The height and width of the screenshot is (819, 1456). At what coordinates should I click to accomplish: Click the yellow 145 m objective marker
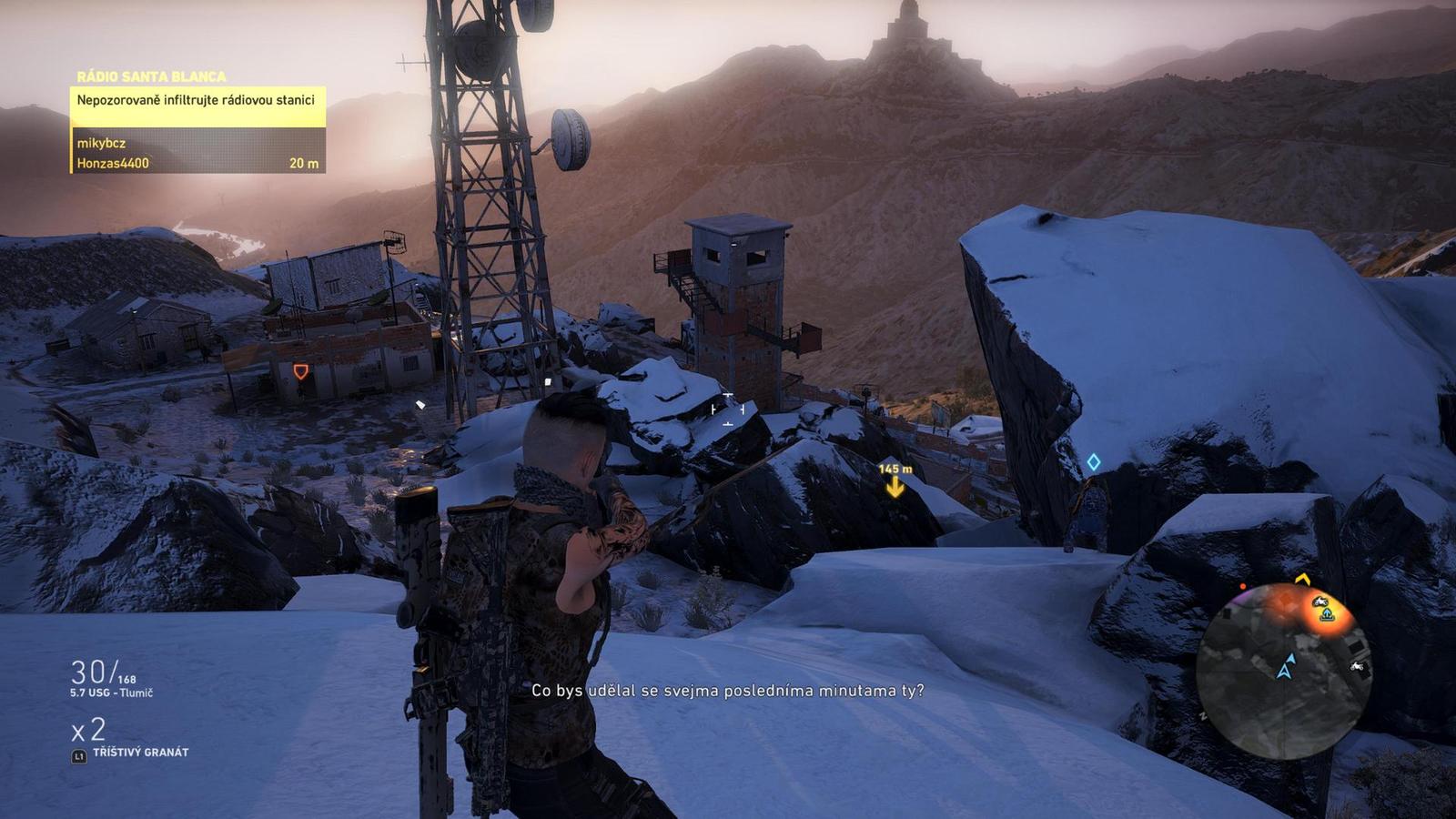(895, 487)
